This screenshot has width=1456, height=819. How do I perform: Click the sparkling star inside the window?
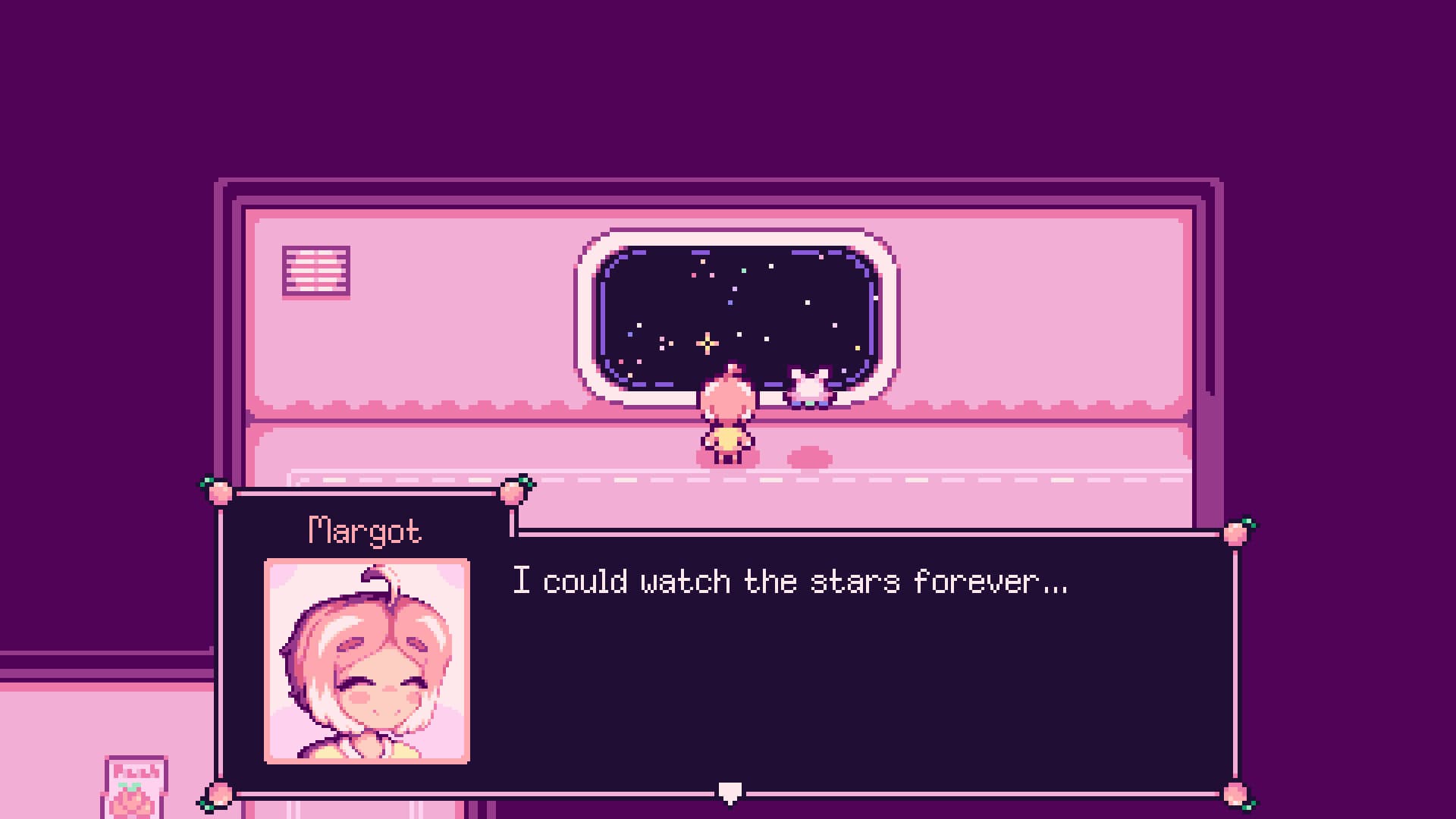(x=707, y=345)
